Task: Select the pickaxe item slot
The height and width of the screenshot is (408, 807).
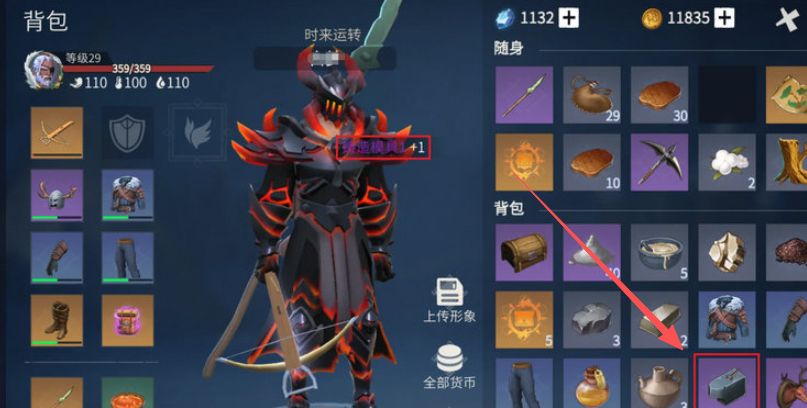Action: [658, 160]
